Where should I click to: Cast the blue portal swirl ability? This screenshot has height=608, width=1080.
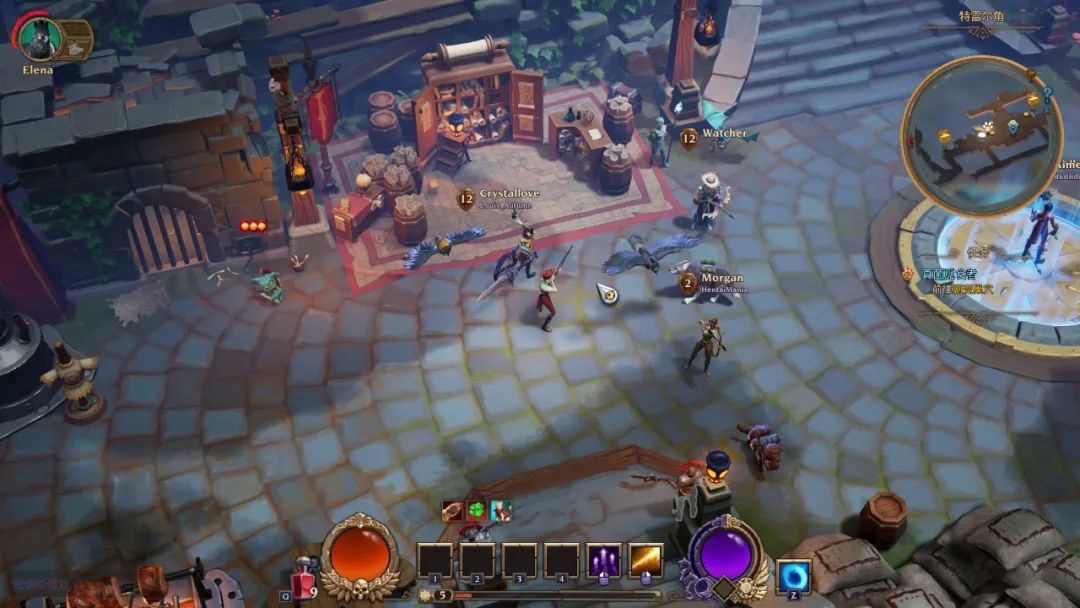click(x=794, y=577)
